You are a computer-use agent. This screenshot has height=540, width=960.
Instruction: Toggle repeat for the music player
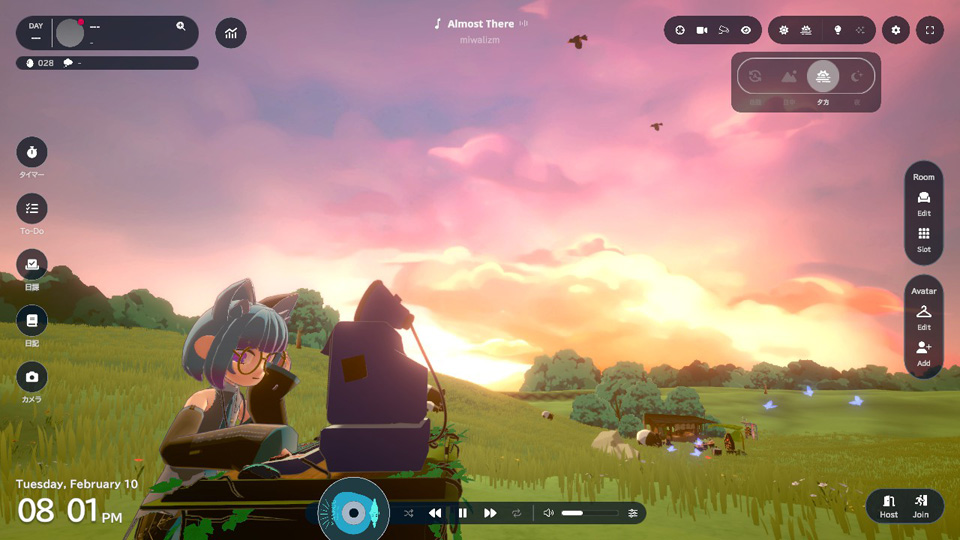[517, 513]
